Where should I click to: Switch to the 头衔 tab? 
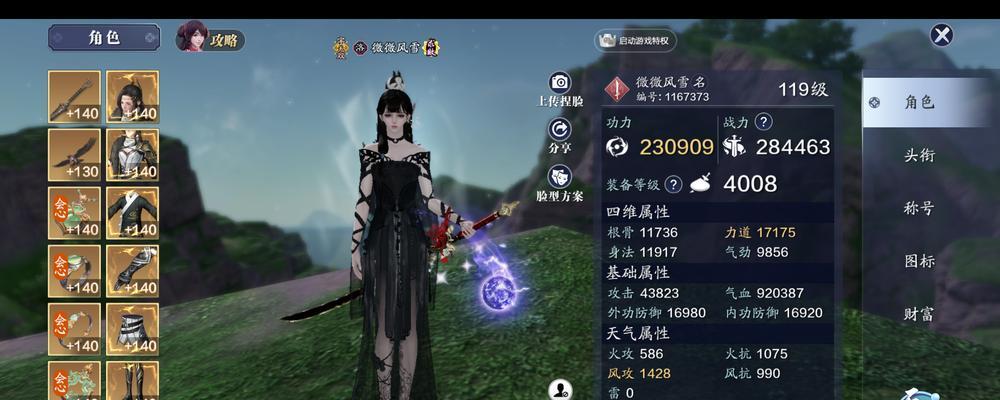[919, 155]
